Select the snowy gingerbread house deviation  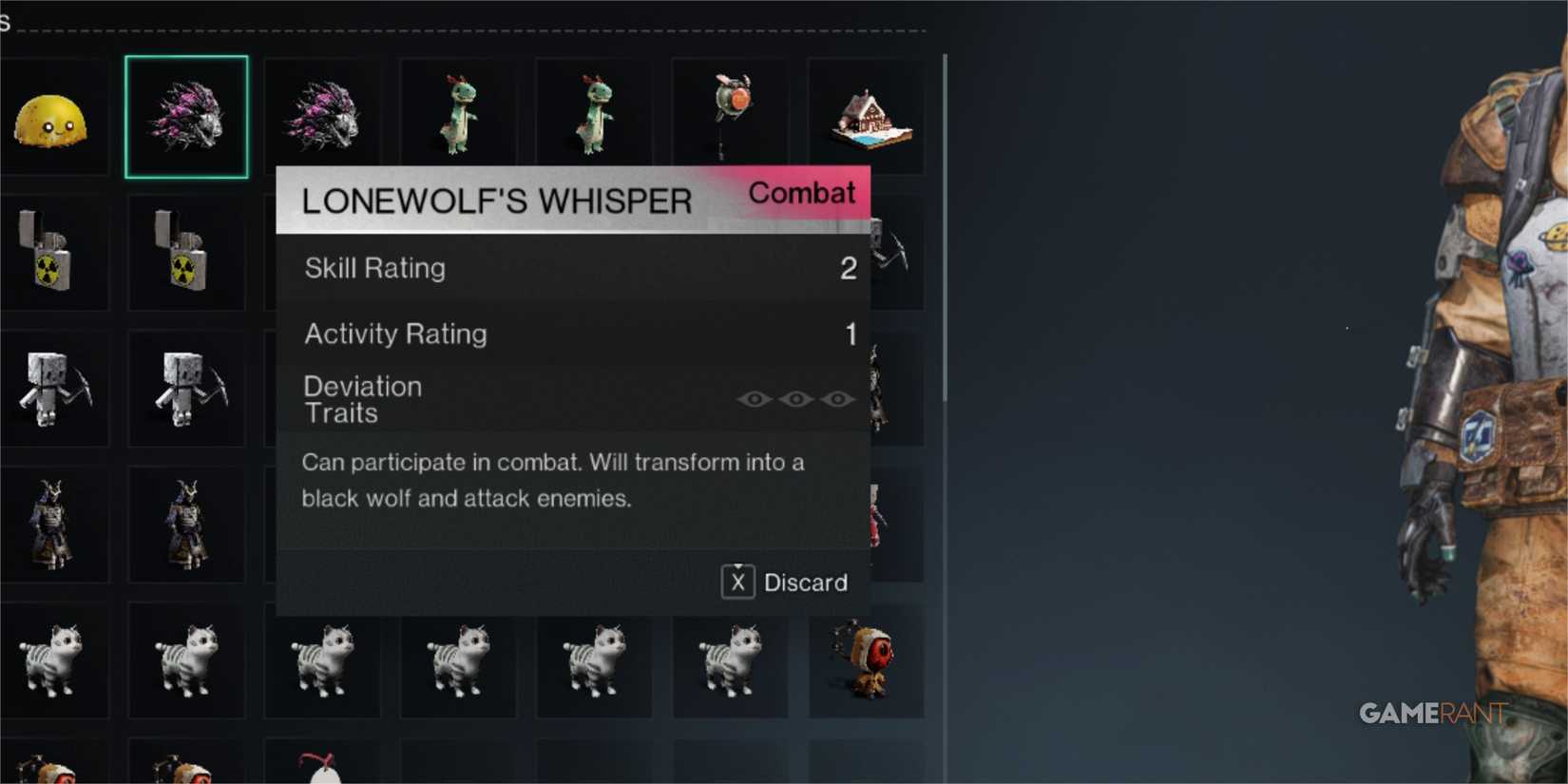point(866,114)
